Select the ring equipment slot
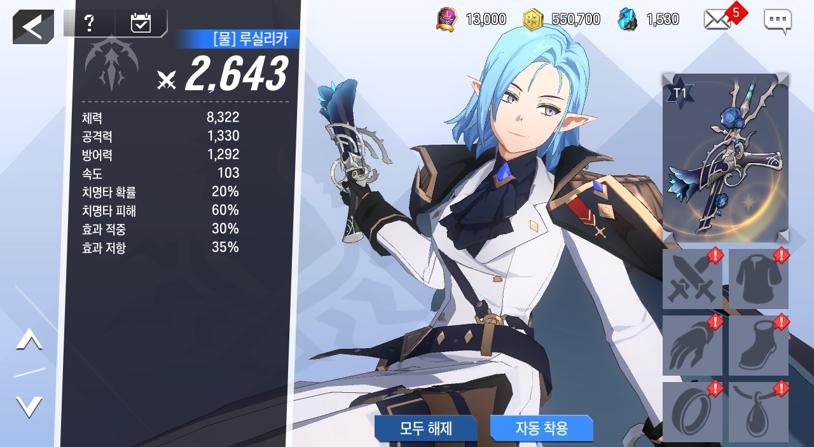The height and width of the screenshot is (447, 814). [x=692, y=412]
